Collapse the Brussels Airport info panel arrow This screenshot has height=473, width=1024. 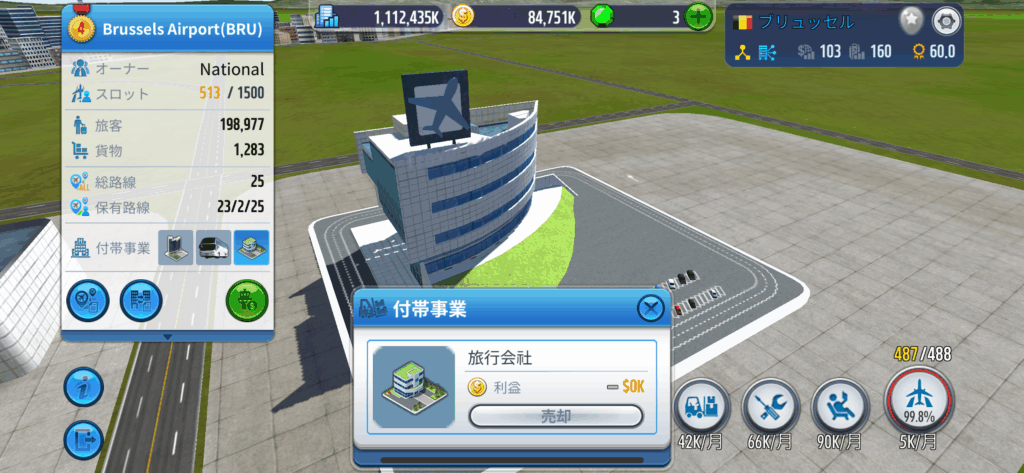[x=167, y=336]
